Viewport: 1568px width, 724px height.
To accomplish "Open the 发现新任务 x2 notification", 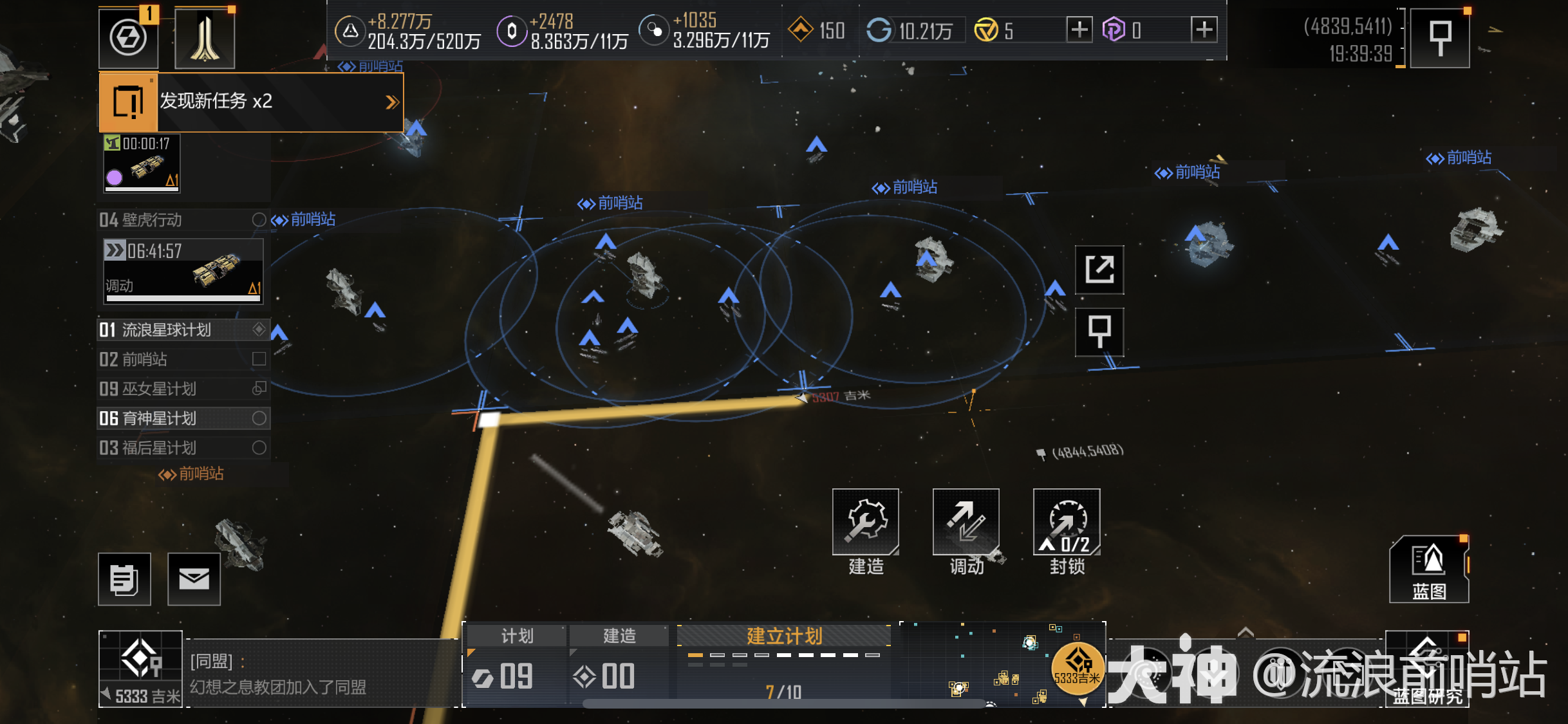I will coord(251,102).
